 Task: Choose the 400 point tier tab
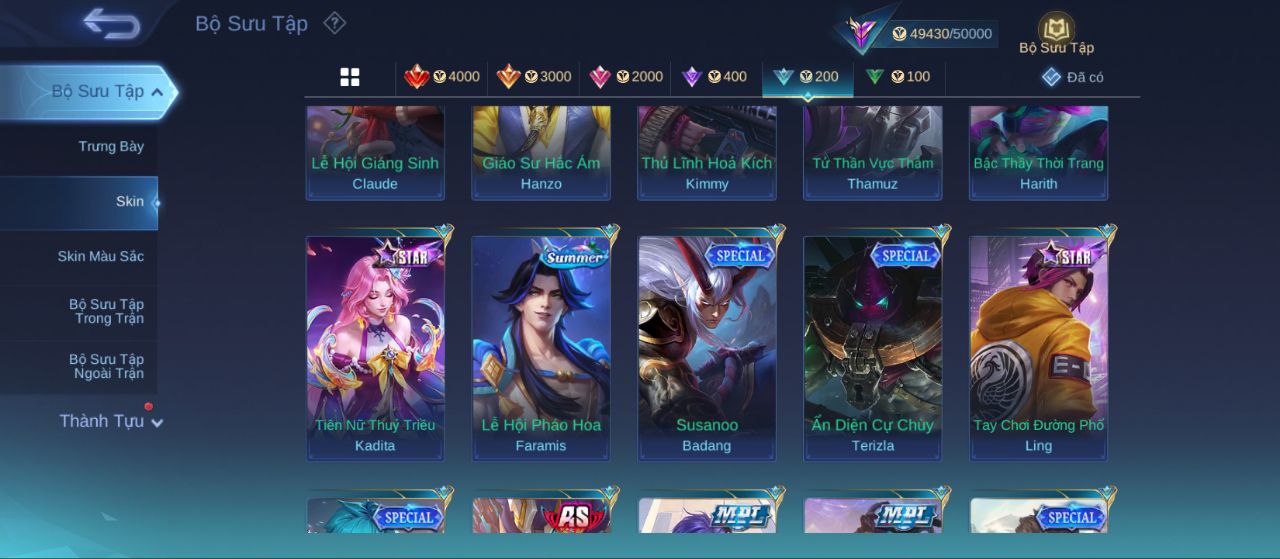[x=714, y=77]
